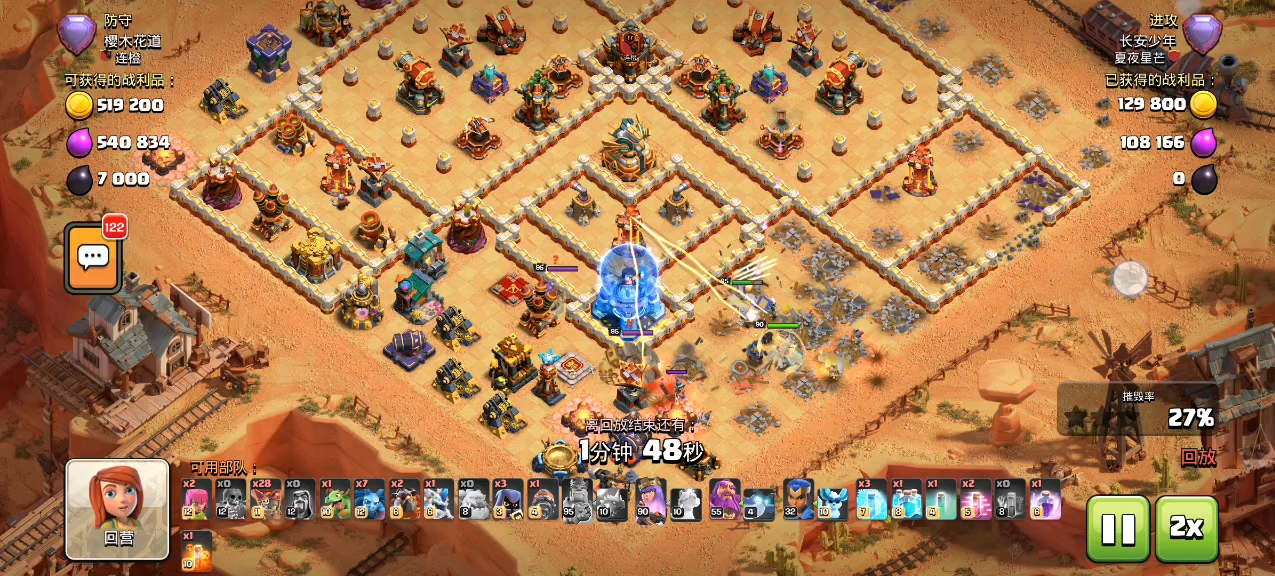Select the x3 Freeze spell slot
The image size is (1275, 576).
pyautogui.click(x=871, y=498)
